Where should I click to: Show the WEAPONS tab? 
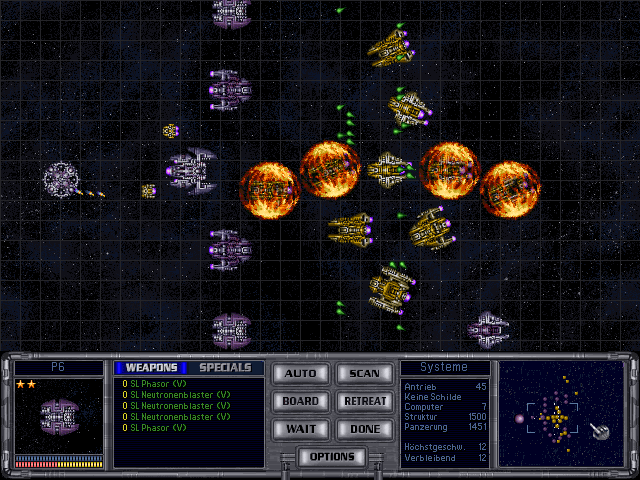pos(151,368)
